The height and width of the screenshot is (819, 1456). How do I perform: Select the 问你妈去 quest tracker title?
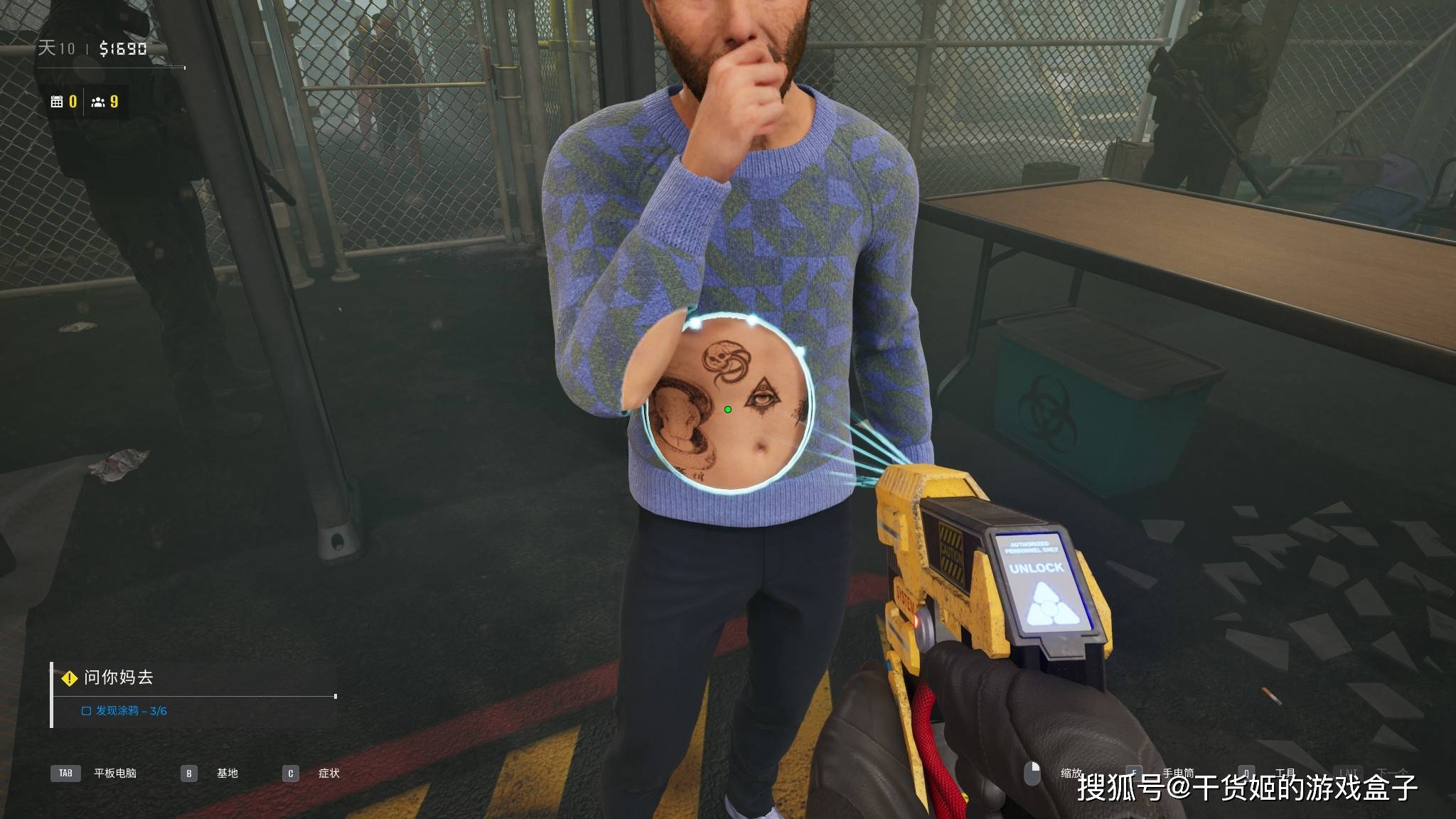[x=118, y=678]
